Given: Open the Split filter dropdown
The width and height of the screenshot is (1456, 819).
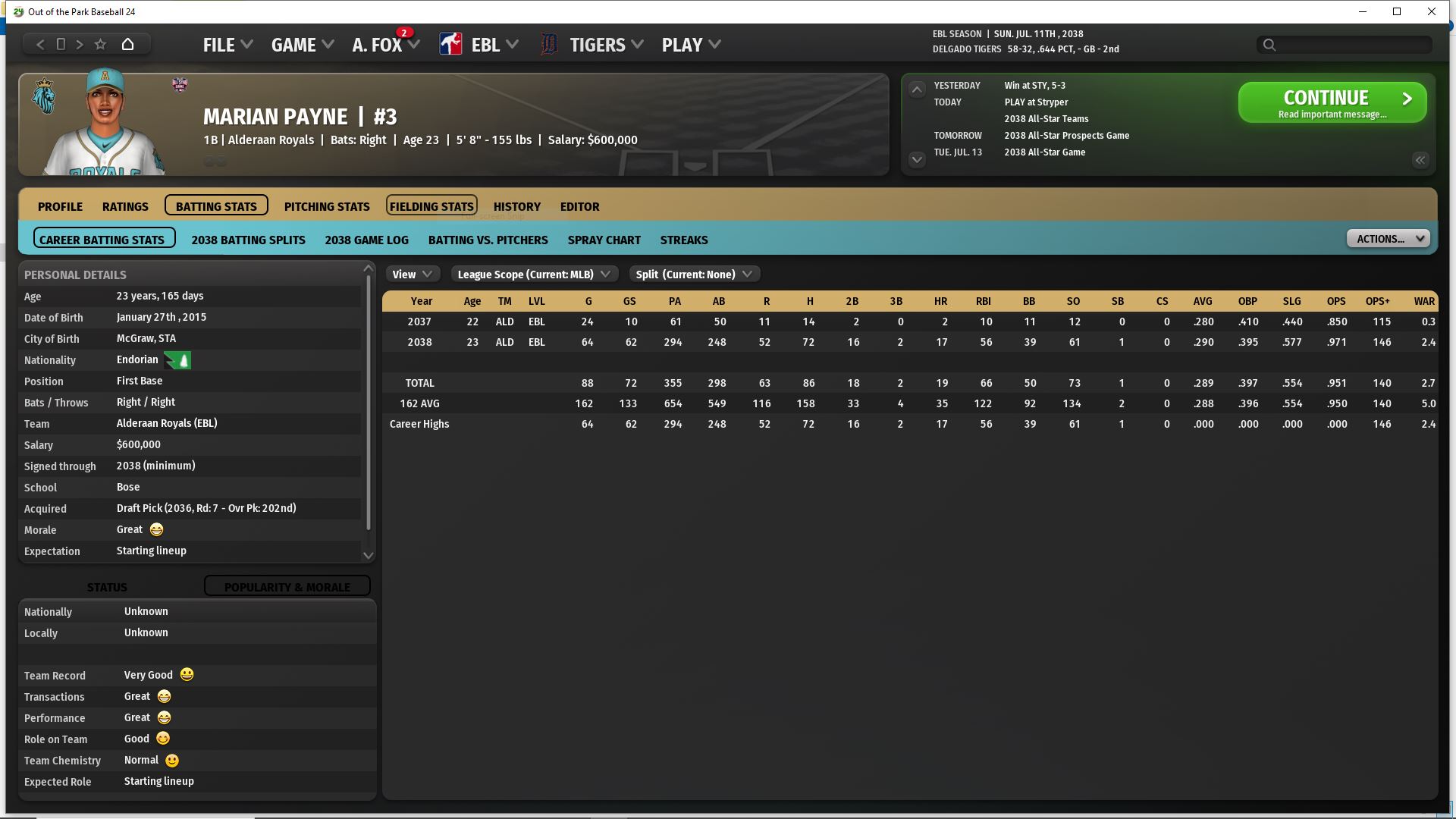Looking at the screenshot, I should (x=693, y=275).
